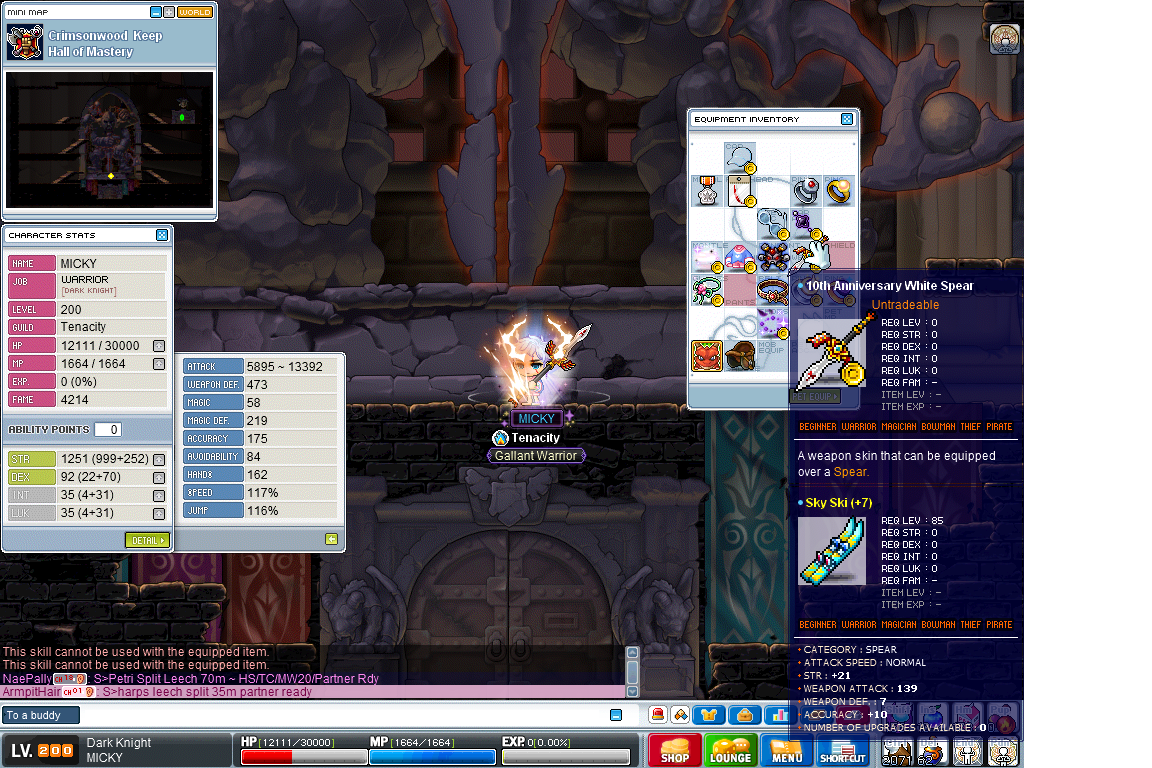Collapse the detailed stats side panel
1152x768 pixels.
(331, 539)
